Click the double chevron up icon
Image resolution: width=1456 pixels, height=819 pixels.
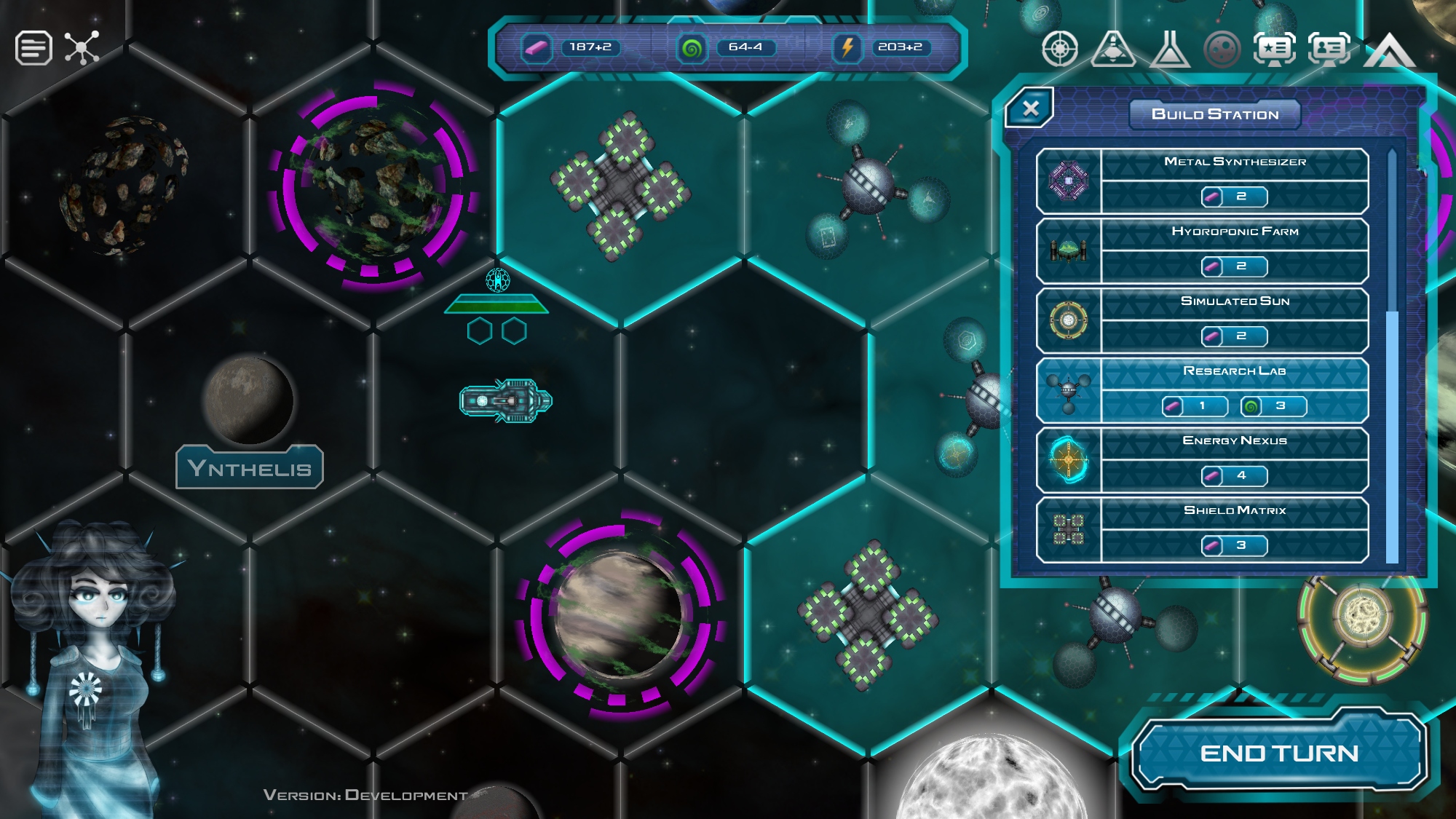click(x=1389, y=51)
